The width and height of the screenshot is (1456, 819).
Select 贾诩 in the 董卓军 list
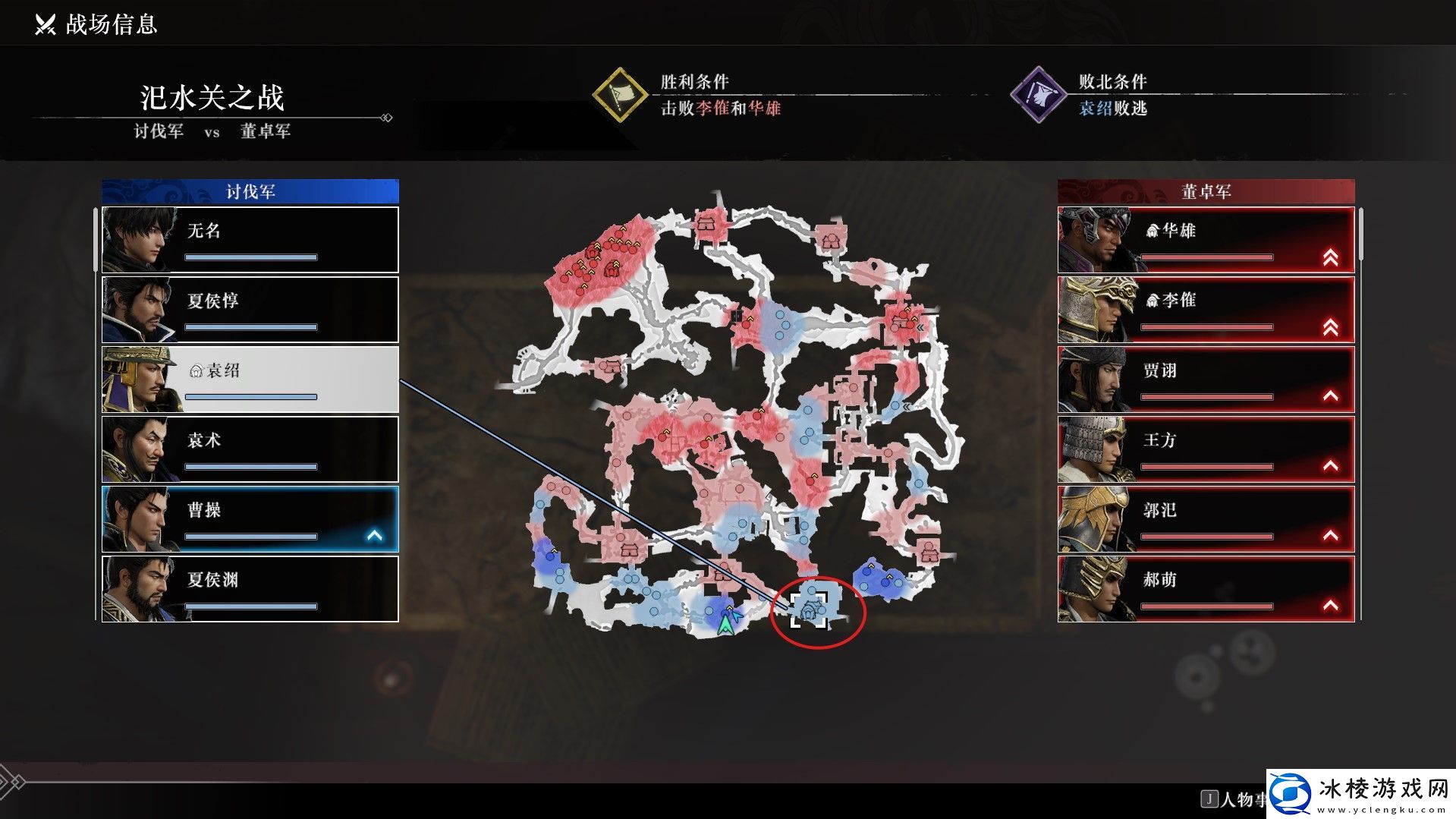pyautogui.click(x=1206, y=380)
